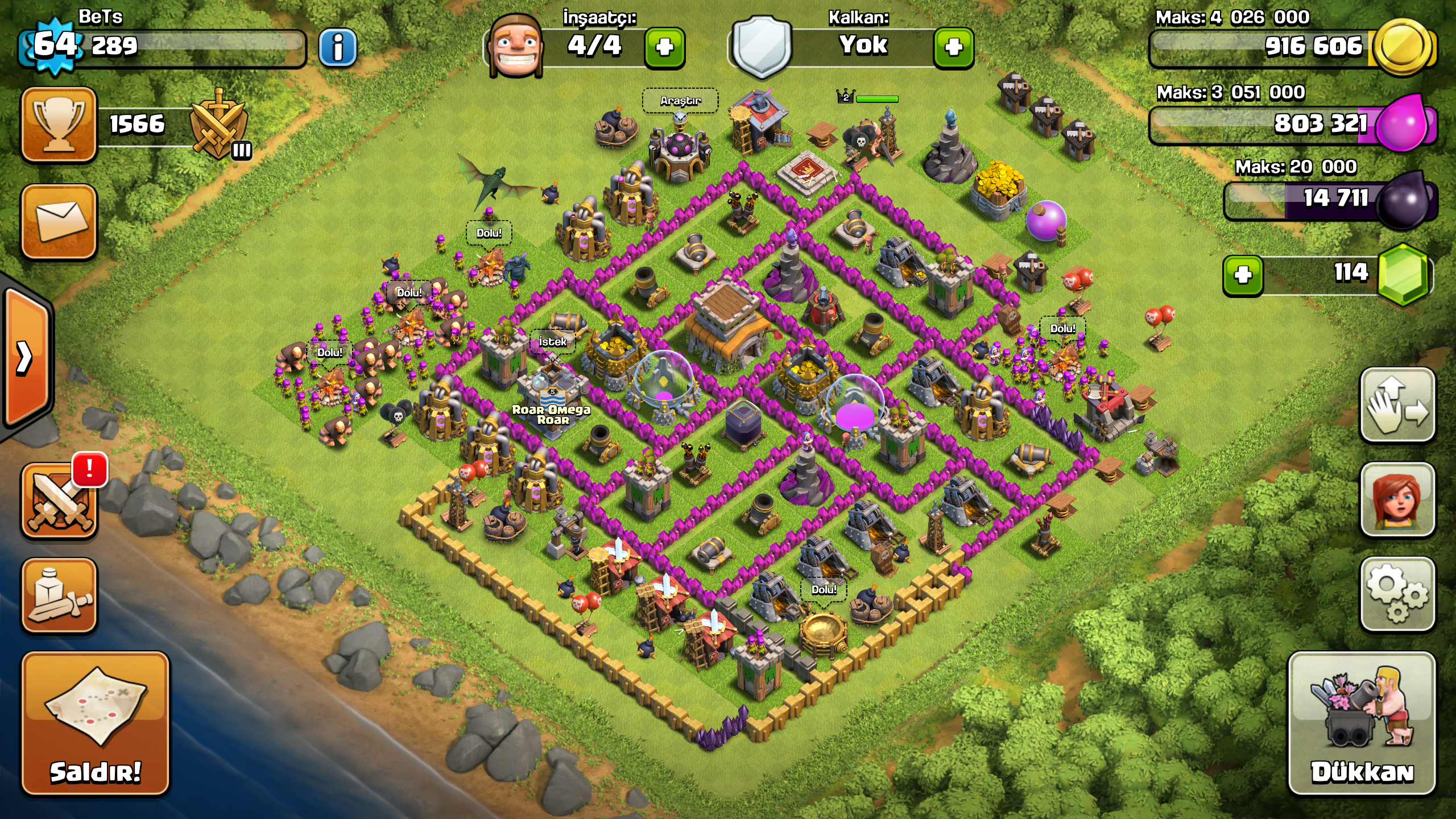
Task: Open the Dükkan shop
Action: coord(1362,723)
